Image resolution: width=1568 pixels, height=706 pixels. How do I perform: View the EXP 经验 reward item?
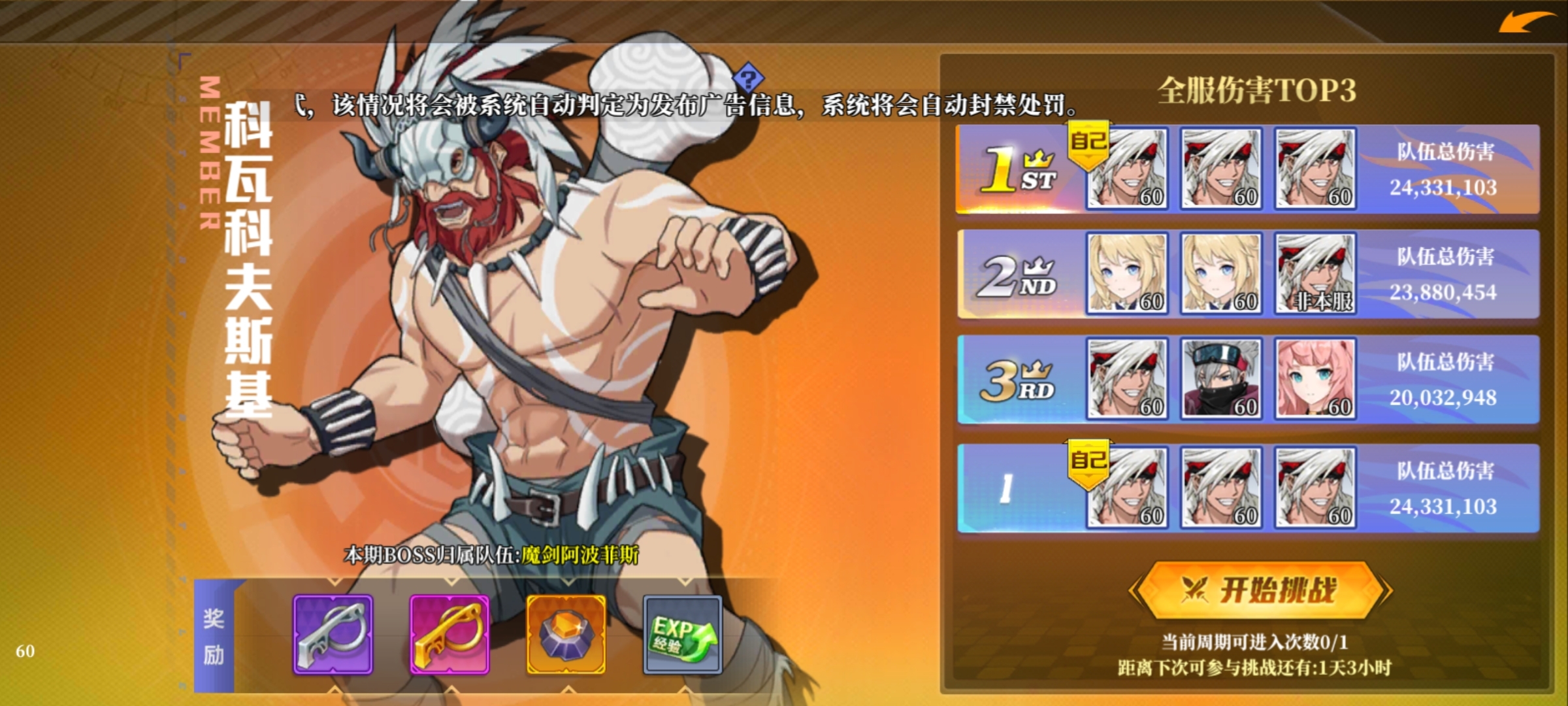point(682,634)
